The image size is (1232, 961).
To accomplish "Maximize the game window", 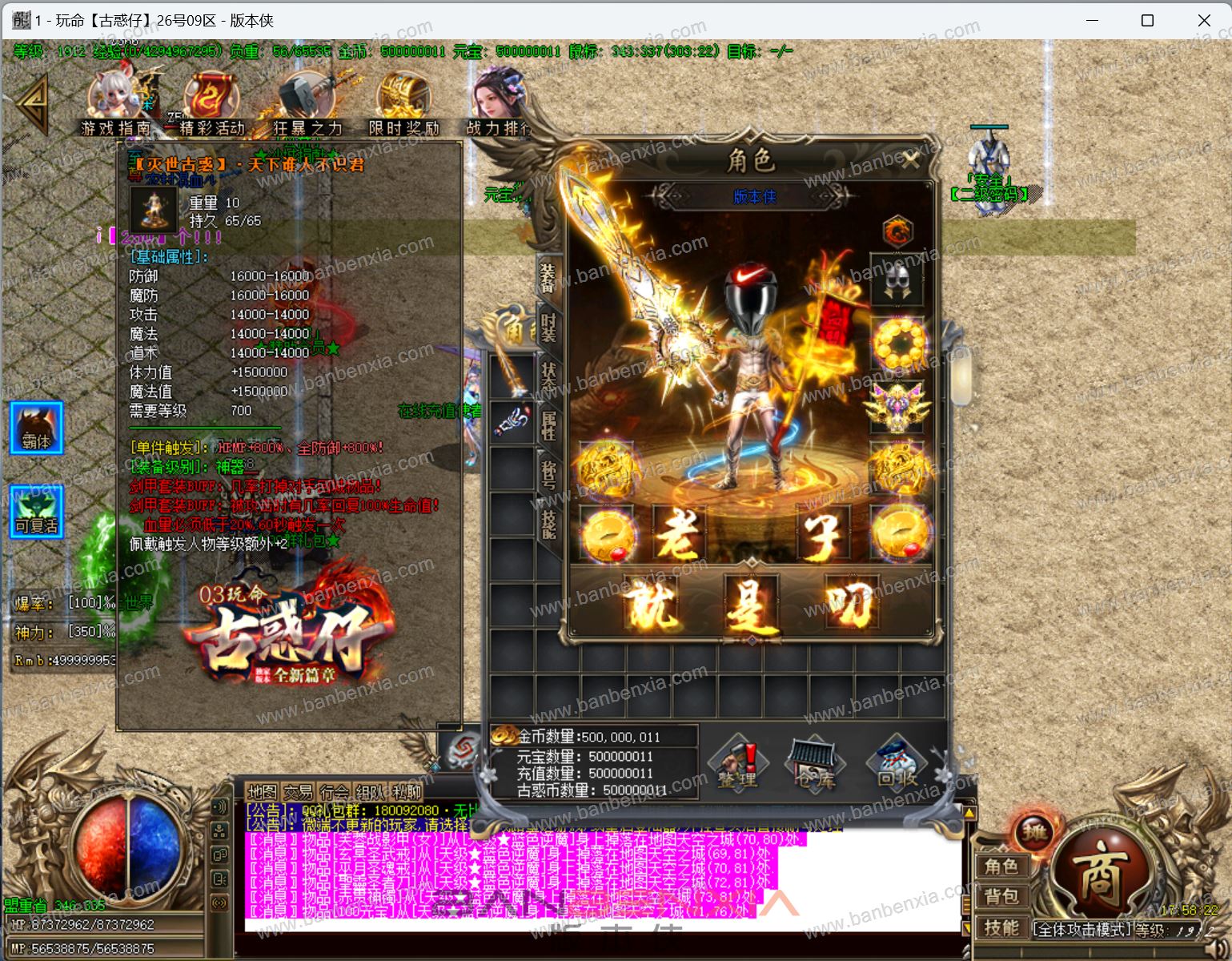I will pos(1147,20).
